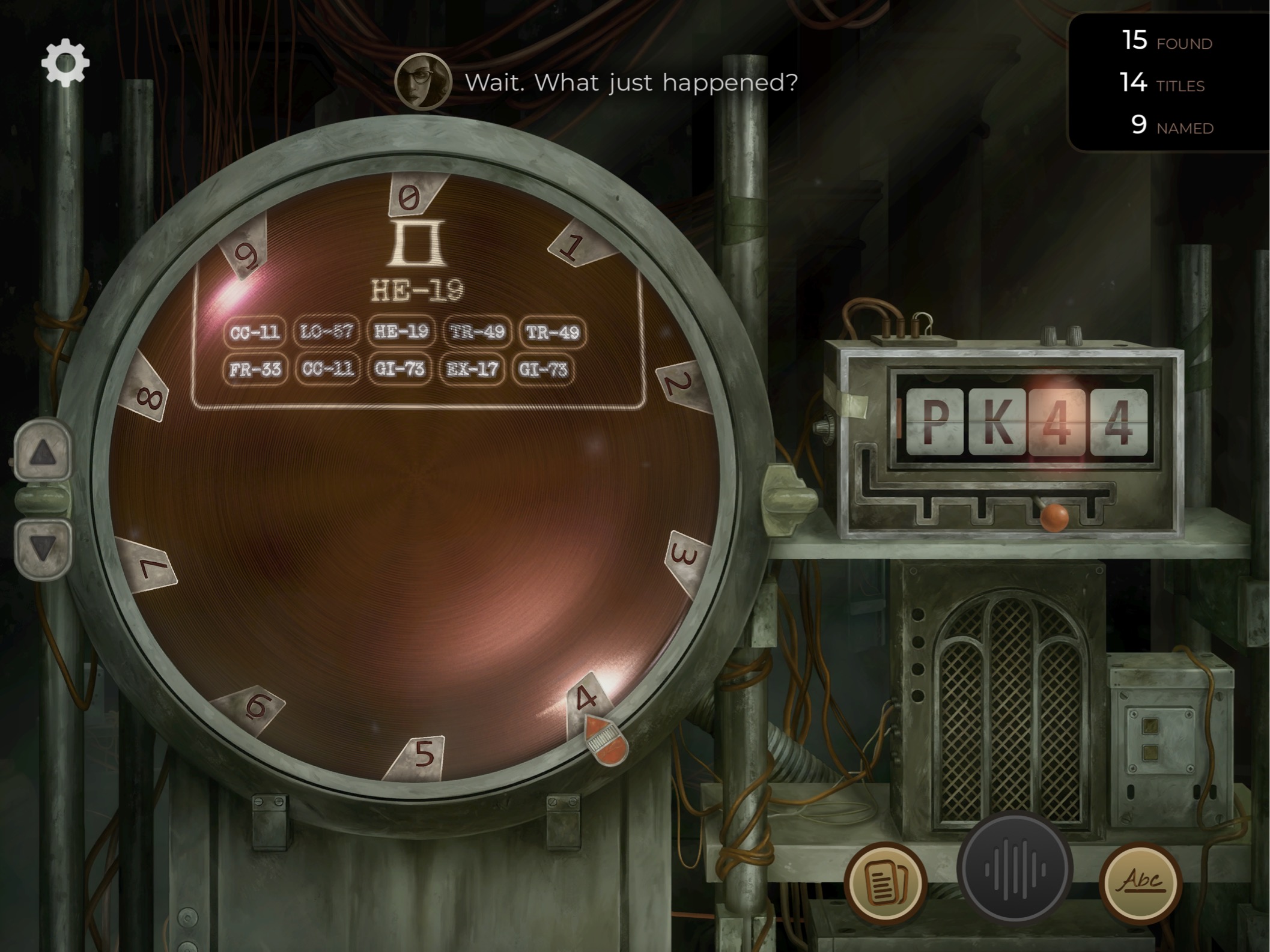This screenshot has height=952, width=1270.
Task: Choose dial number 5
Action: [424, 753]
